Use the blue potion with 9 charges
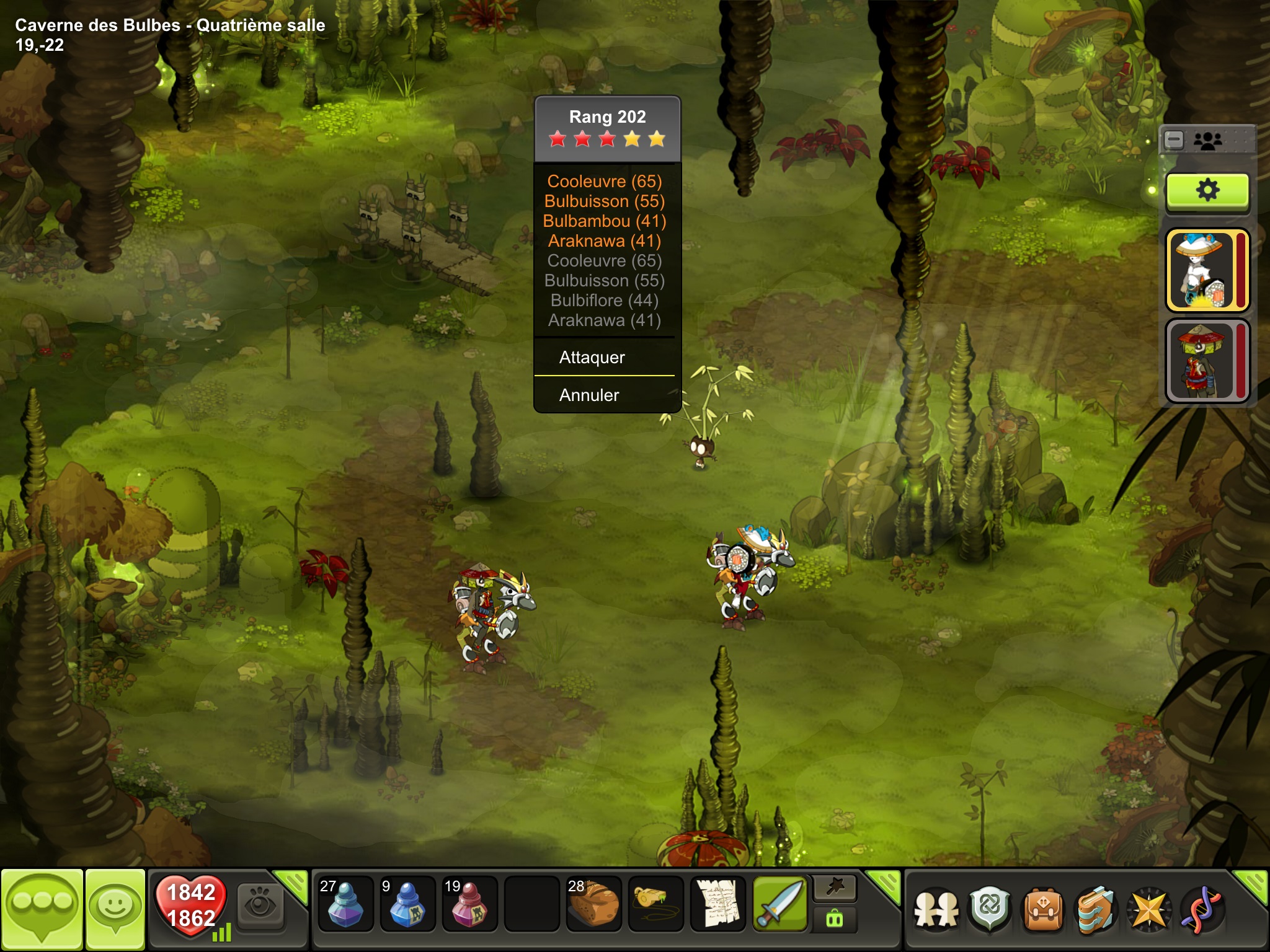 [x=407, y=905]
